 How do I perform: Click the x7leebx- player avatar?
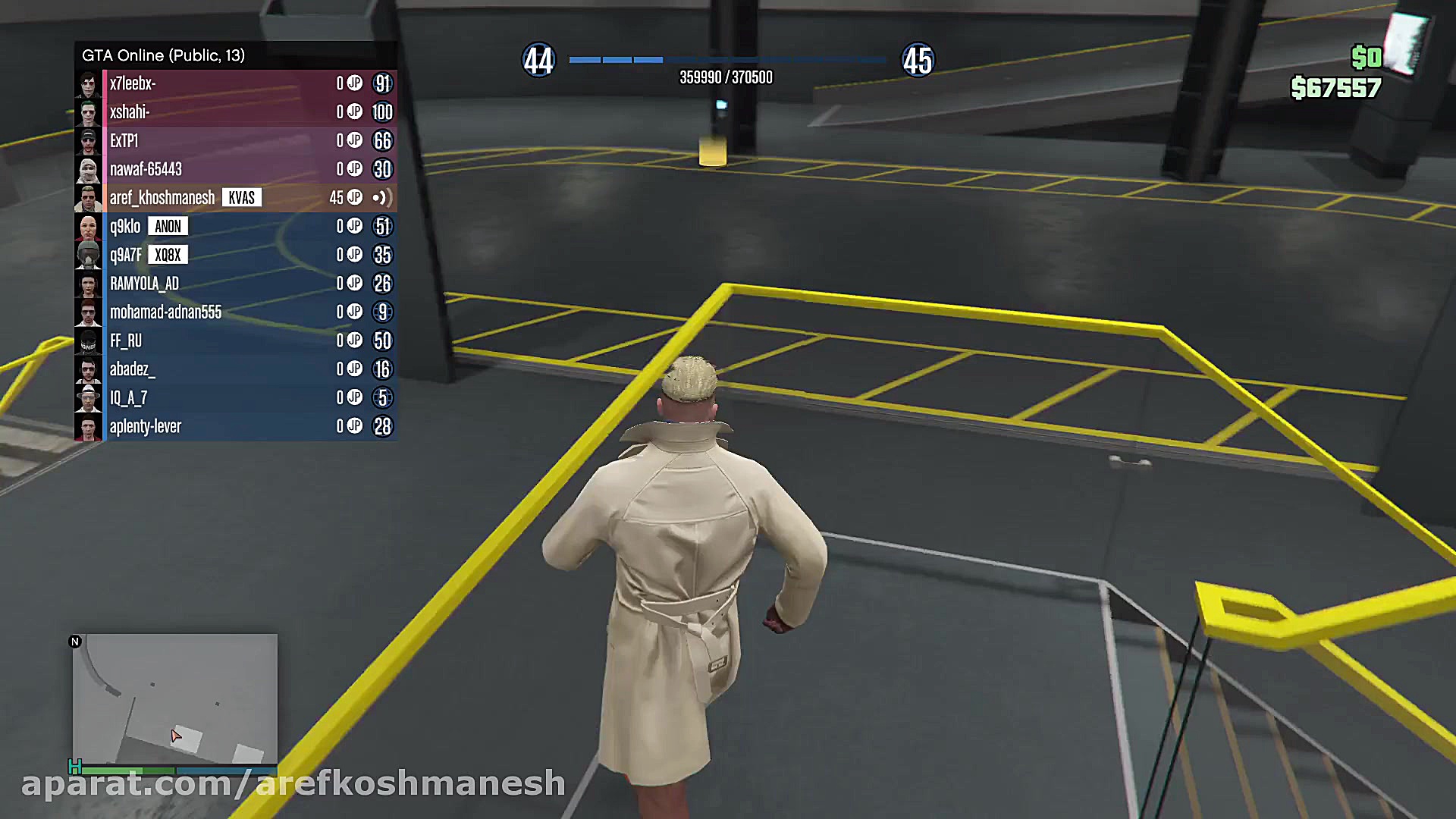click(x=89, y=83)
